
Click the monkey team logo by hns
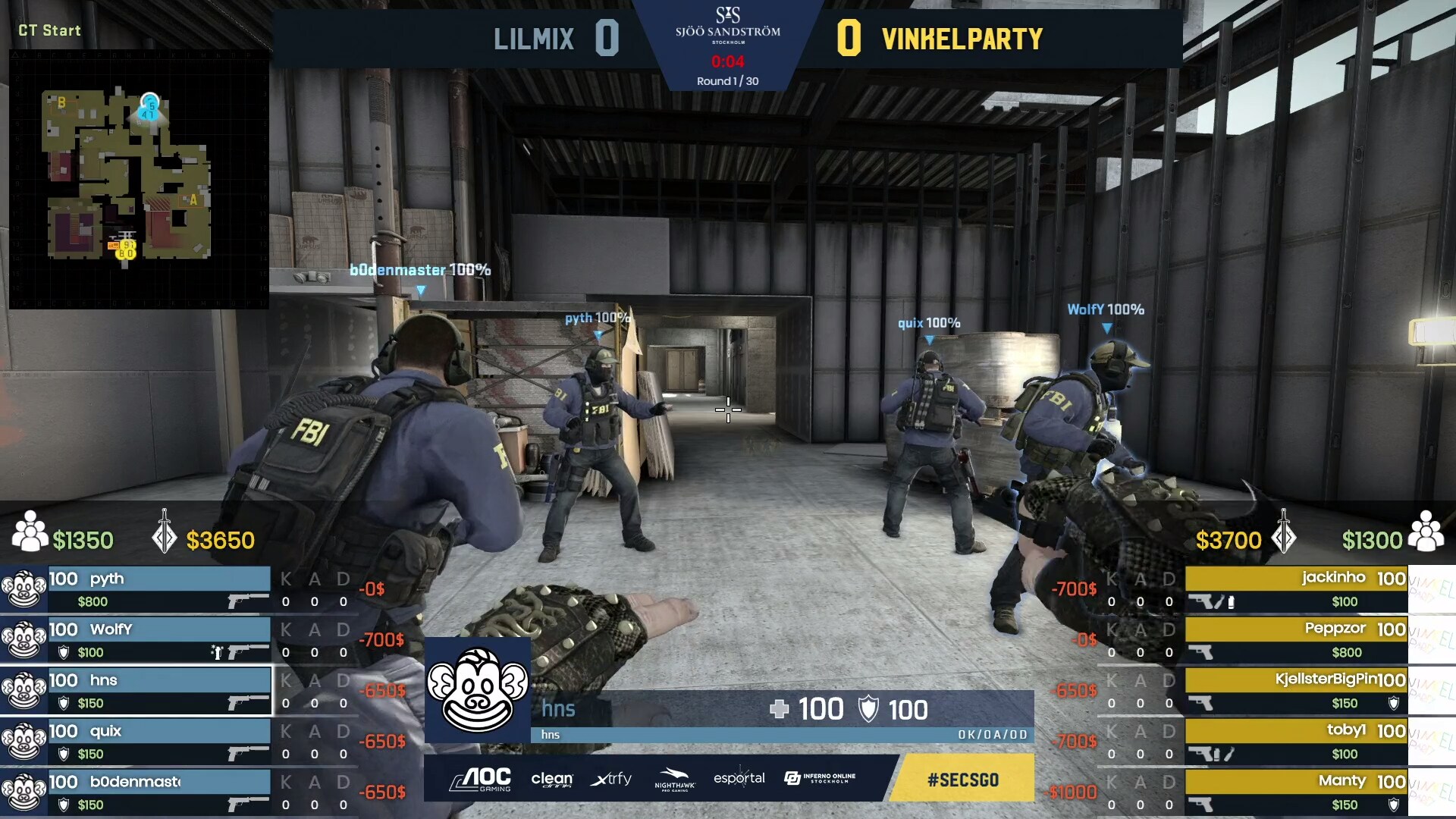(x=477, y=690)
